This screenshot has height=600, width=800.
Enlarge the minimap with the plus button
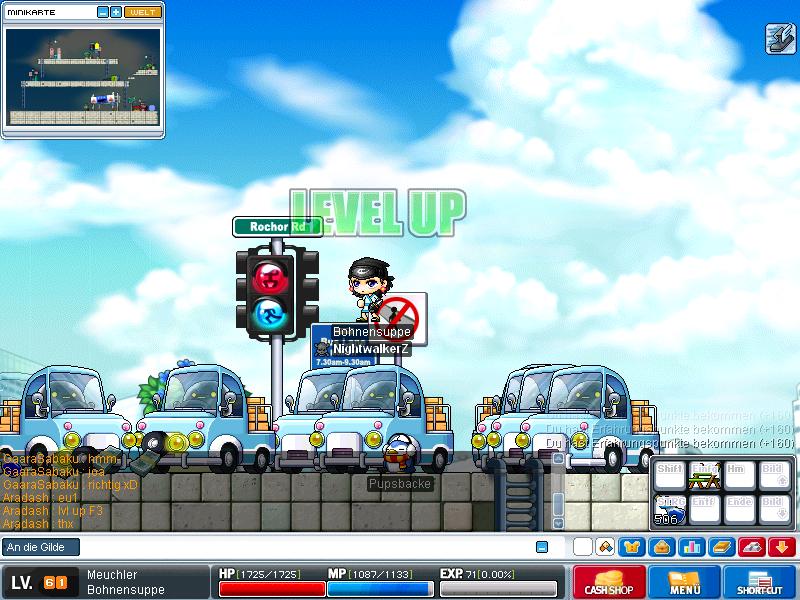116,12
